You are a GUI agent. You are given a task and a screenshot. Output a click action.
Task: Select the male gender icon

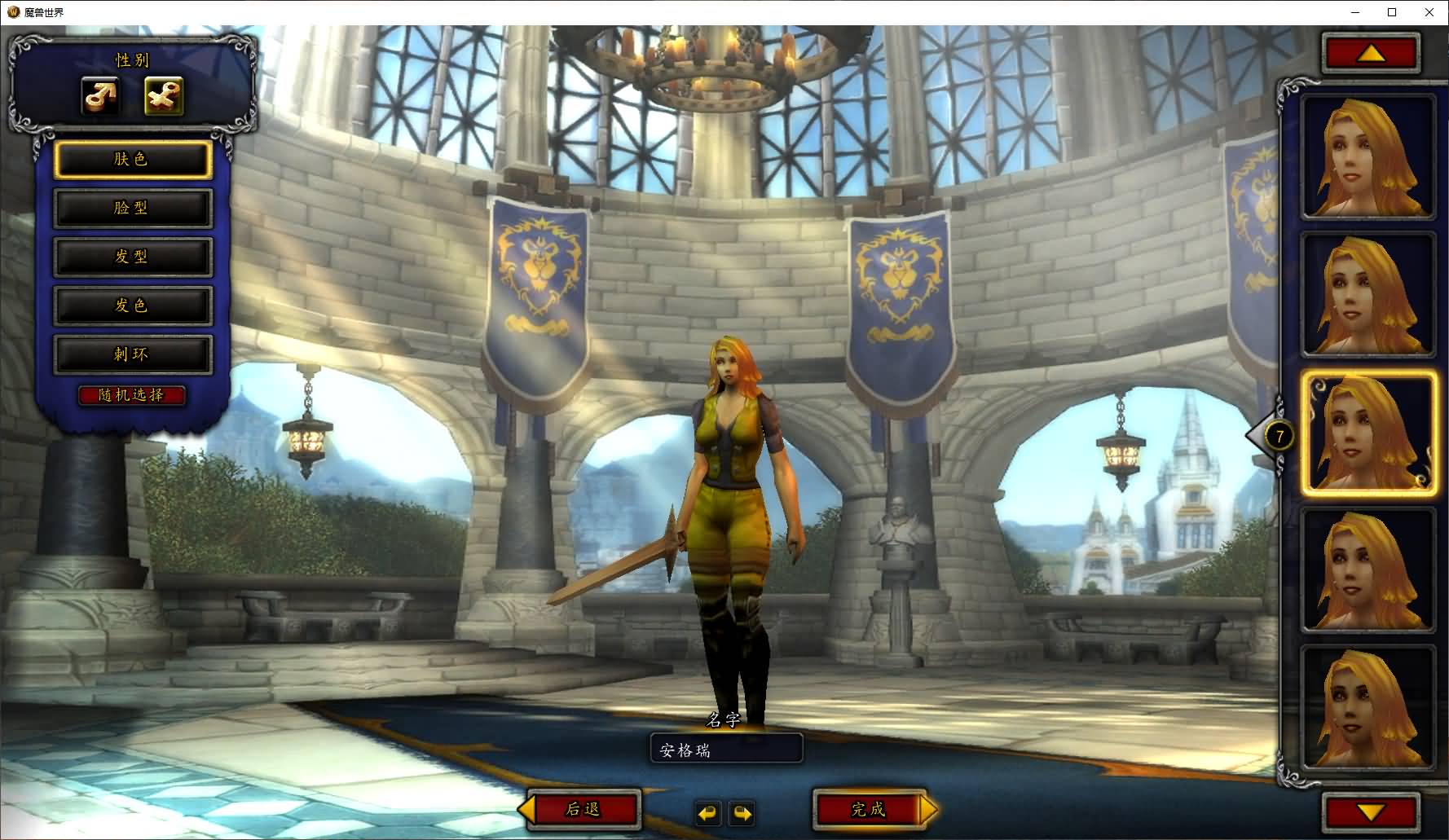[101, 96]
